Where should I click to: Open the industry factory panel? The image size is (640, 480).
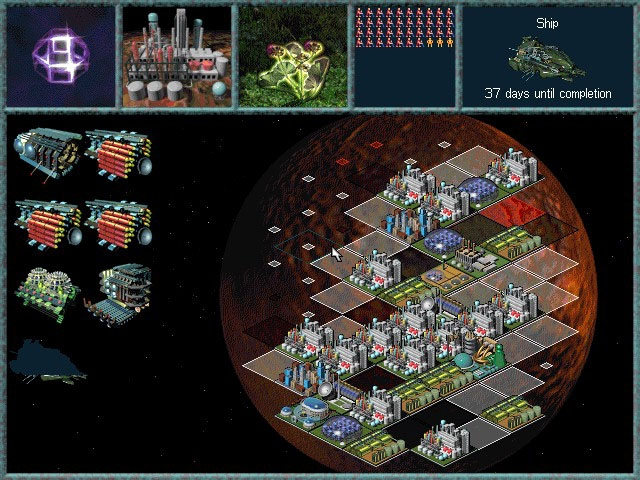pos(175,56)
